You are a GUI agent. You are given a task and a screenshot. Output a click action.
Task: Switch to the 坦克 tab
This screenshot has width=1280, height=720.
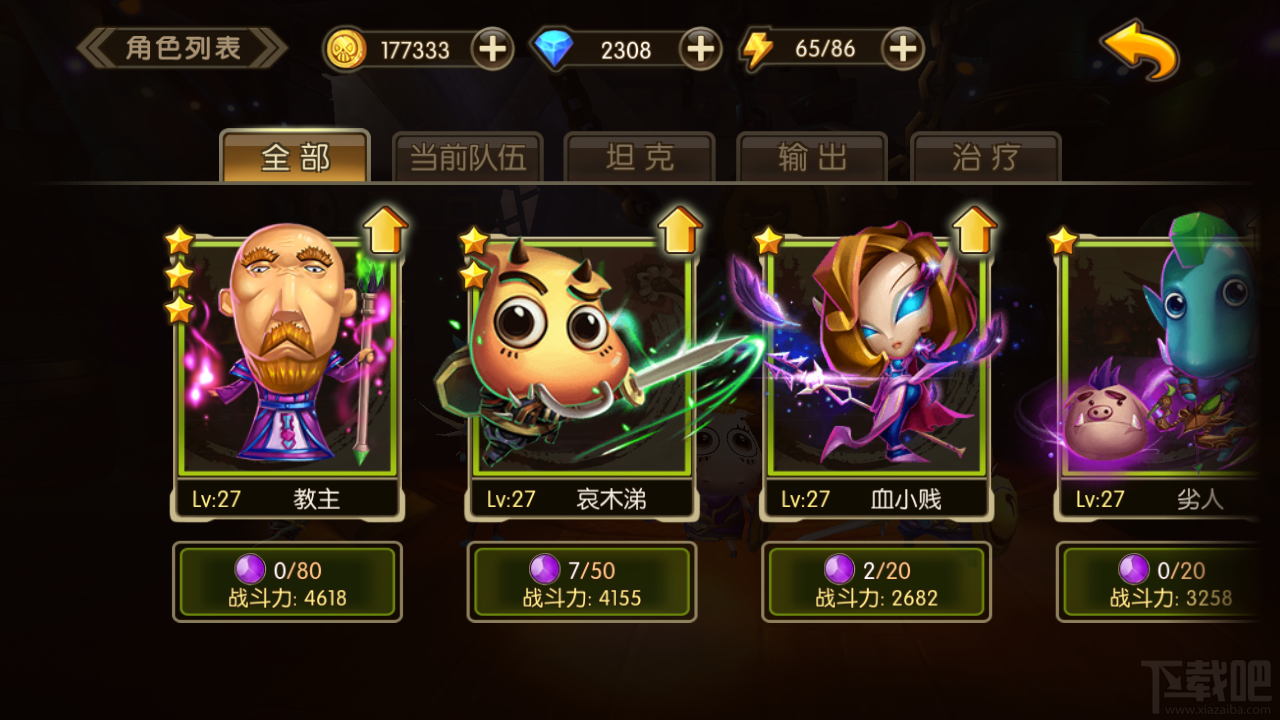point(640,155)
